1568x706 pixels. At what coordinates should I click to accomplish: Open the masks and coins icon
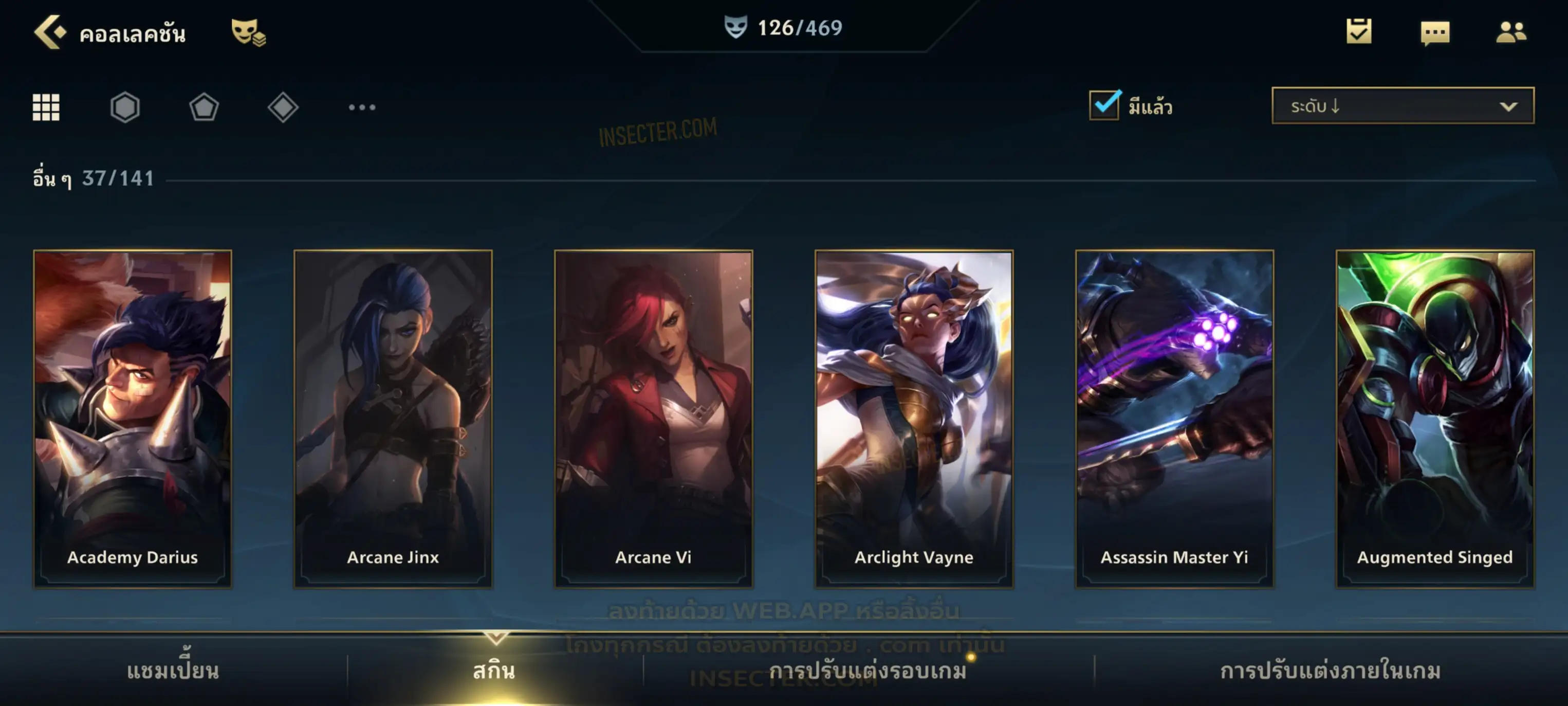pyautogui.click(x=248, y=32)
